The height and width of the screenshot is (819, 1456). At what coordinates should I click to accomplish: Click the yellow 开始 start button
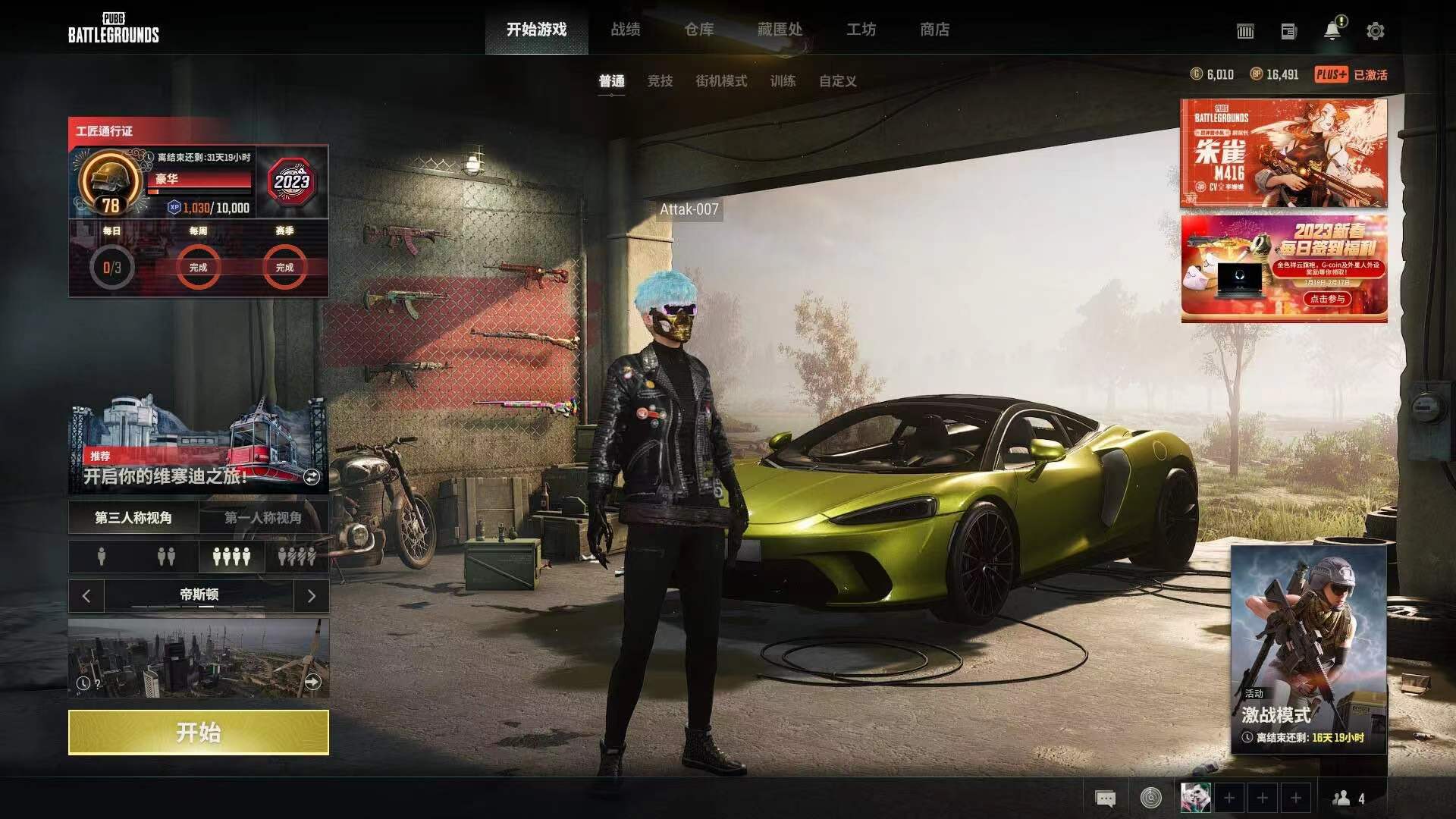point(198,732)
